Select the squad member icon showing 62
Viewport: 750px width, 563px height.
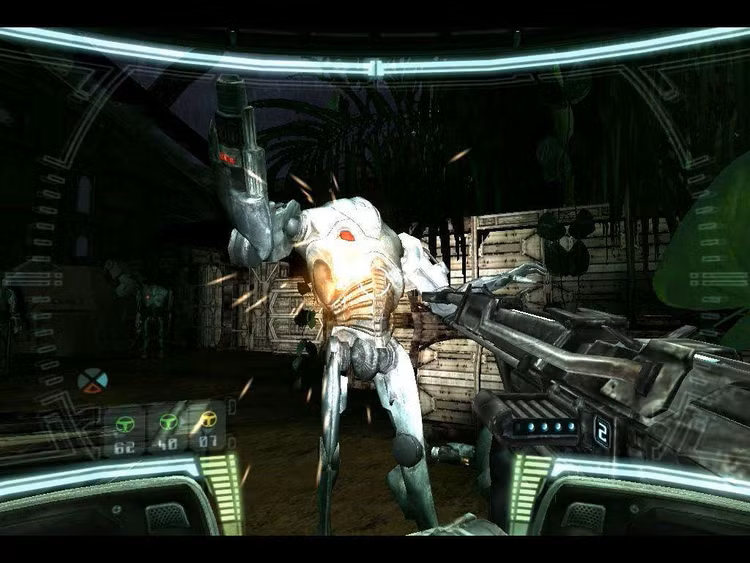click(125, 423)
